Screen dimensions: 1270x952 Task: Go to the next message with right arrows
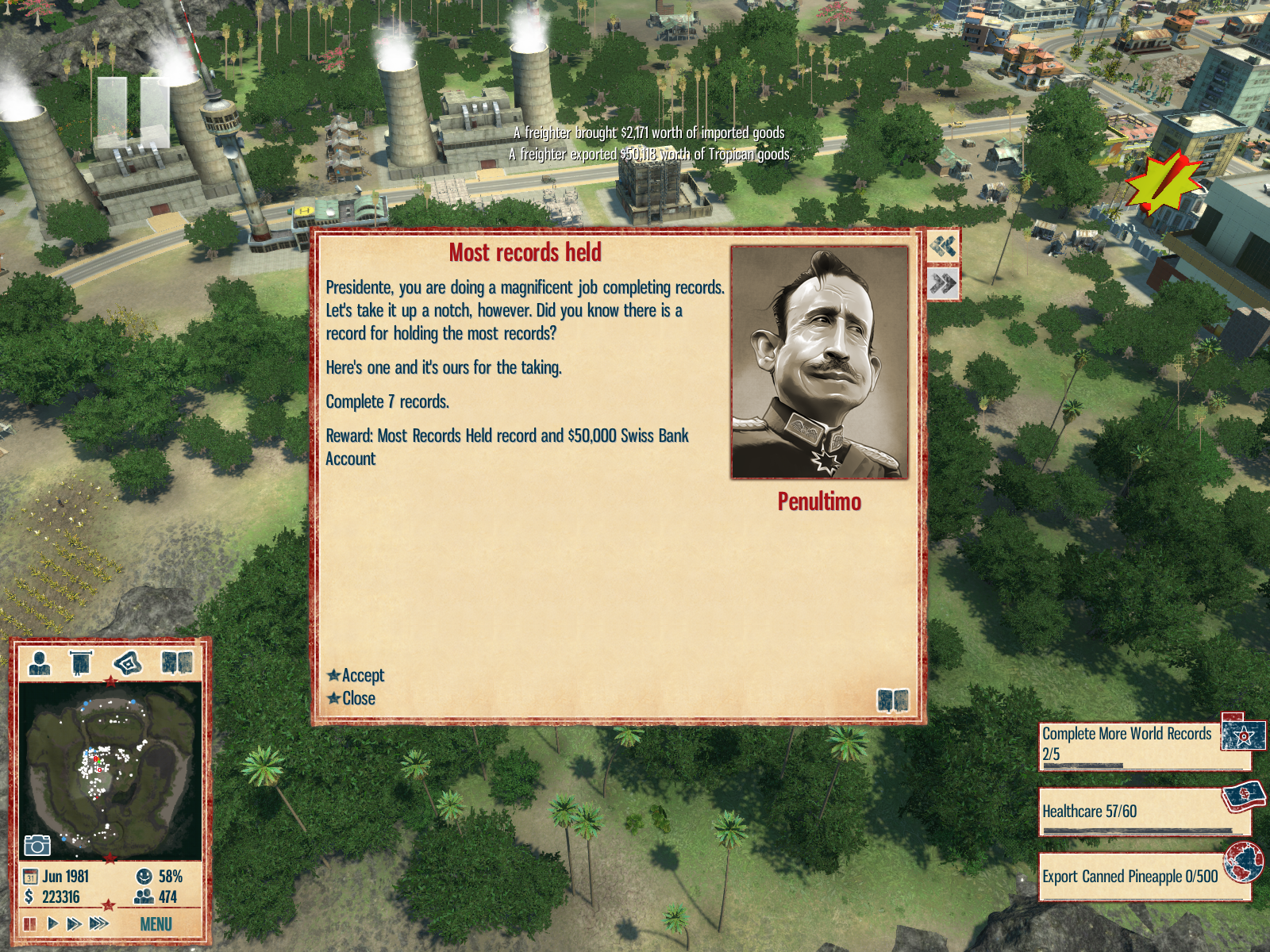943,283
